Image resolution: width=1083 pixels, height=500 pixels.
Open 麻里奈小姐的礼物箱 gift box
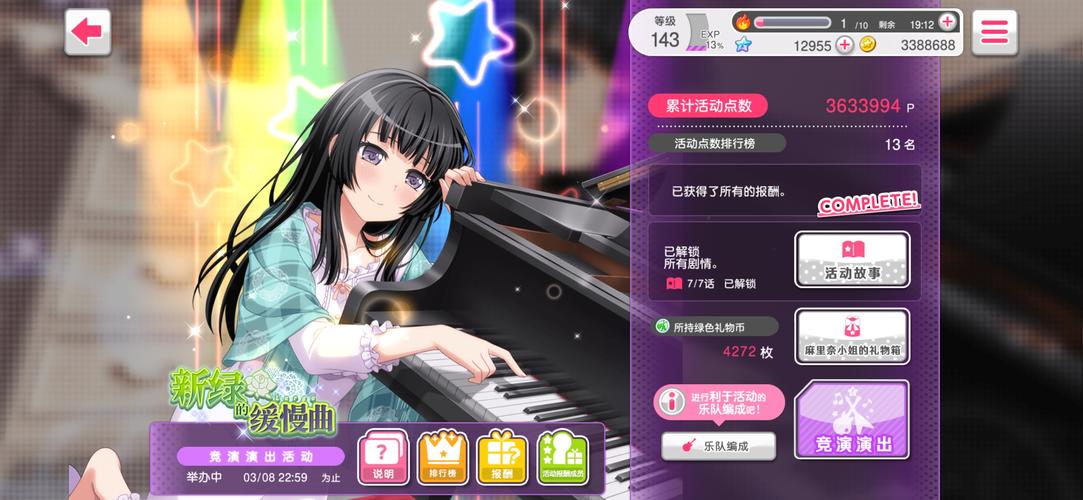tap(852, 337)
